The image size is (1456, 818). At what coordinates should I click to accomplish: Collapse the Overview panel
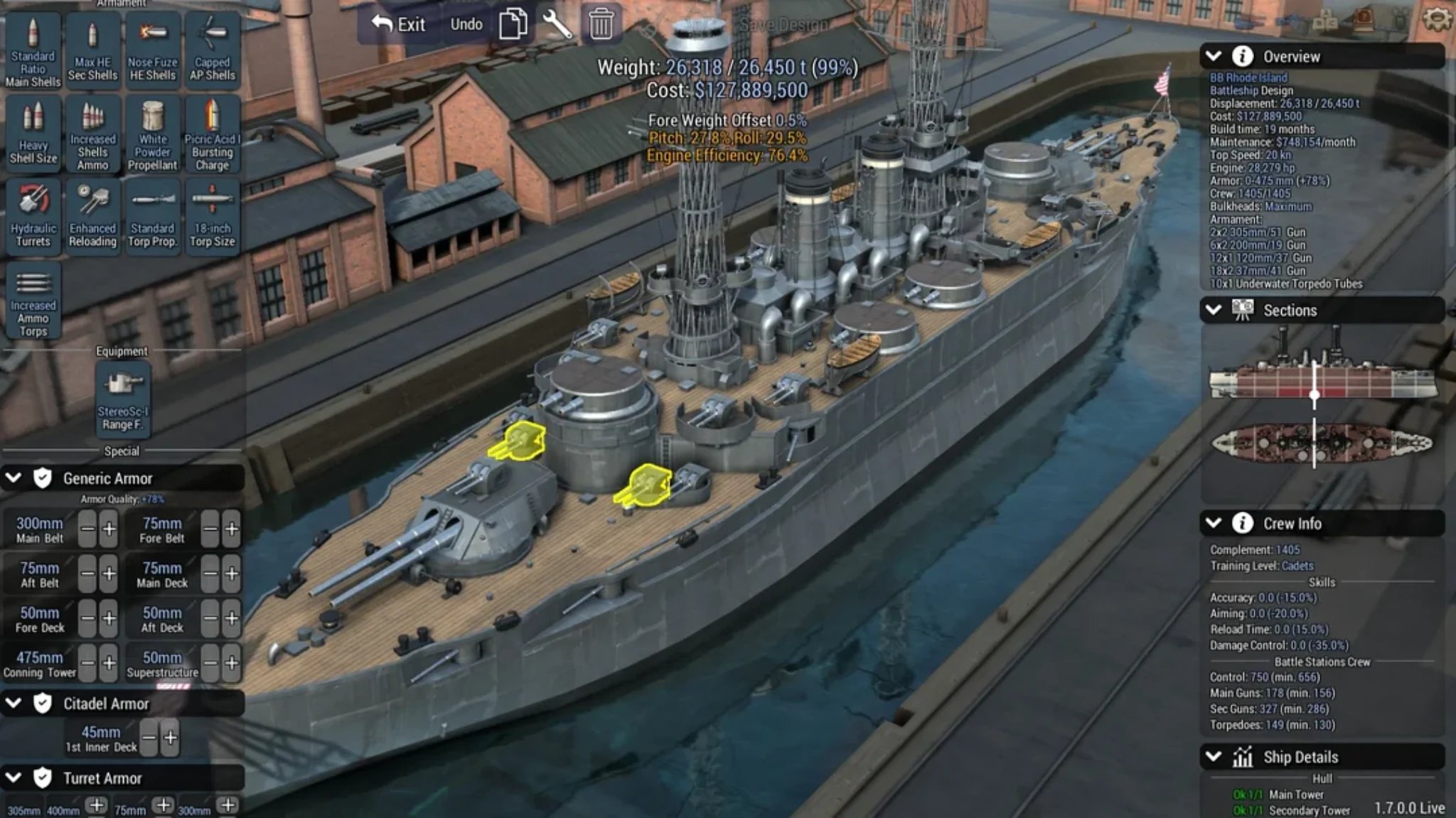[1214, 56]
